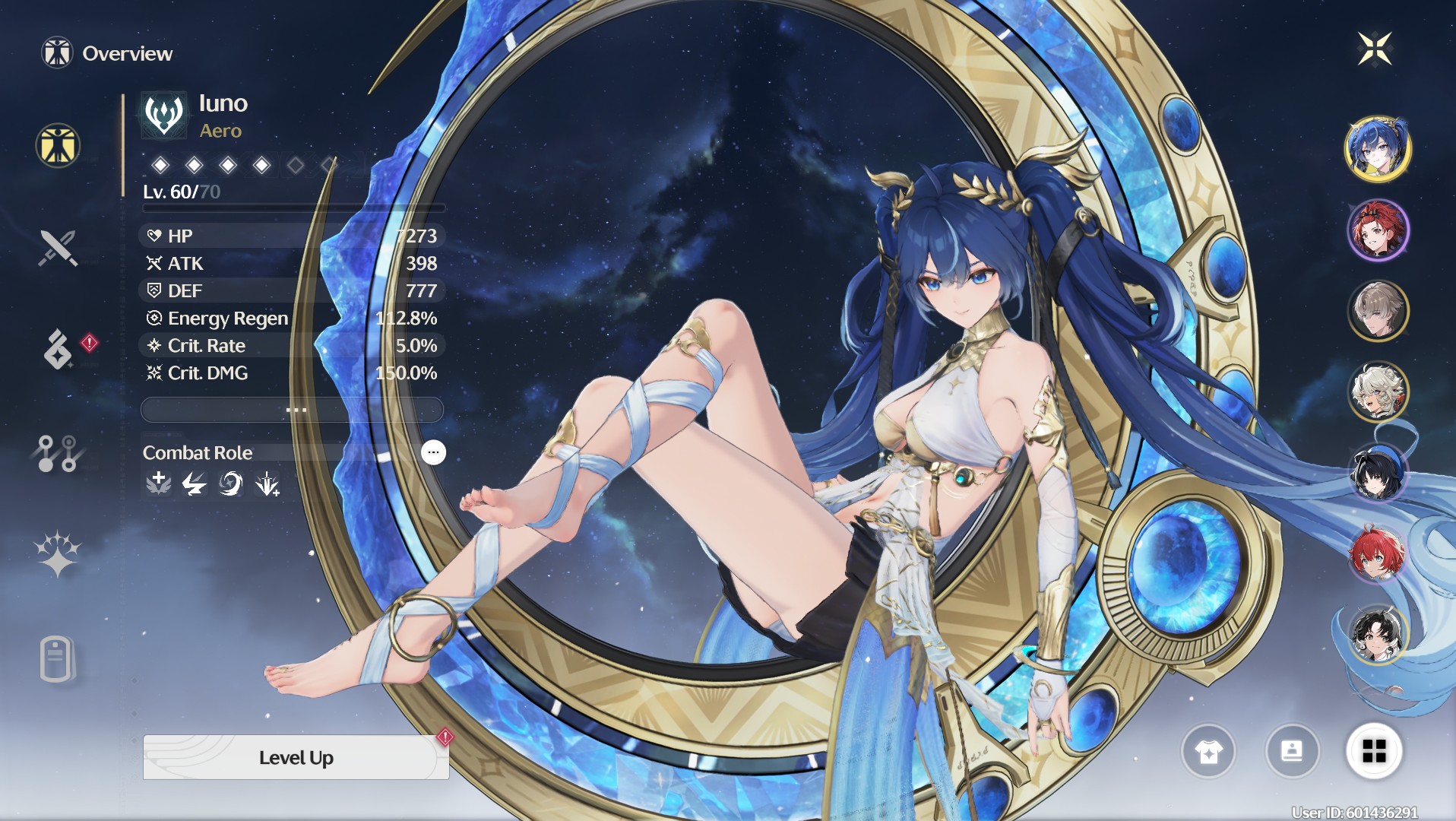Select the black-haired character with blue hat
This screenshot has height=821, width=1456.
tap(1377, 473)
